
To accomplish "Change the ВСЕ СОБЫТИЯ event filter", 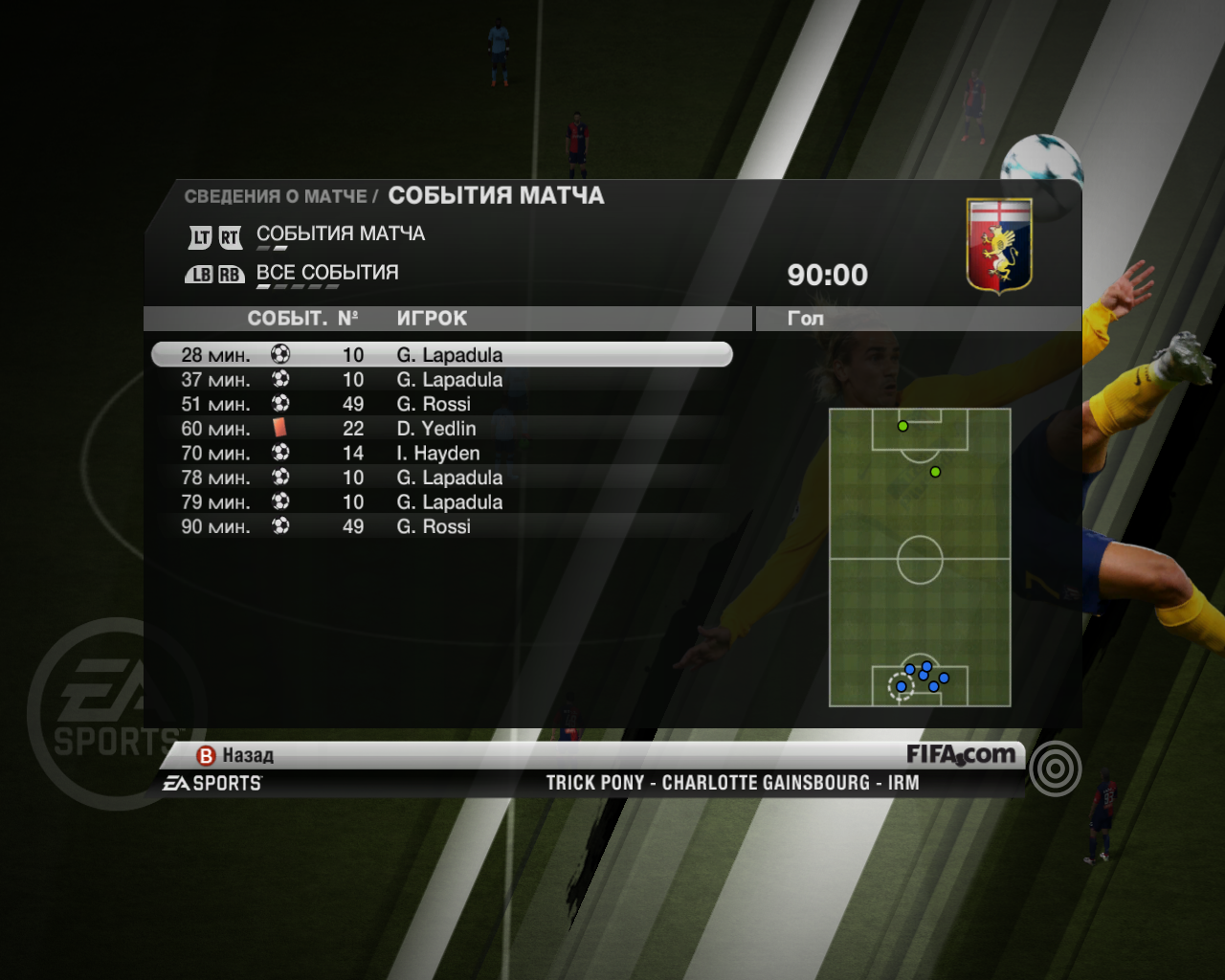I will tap(326, 274).
